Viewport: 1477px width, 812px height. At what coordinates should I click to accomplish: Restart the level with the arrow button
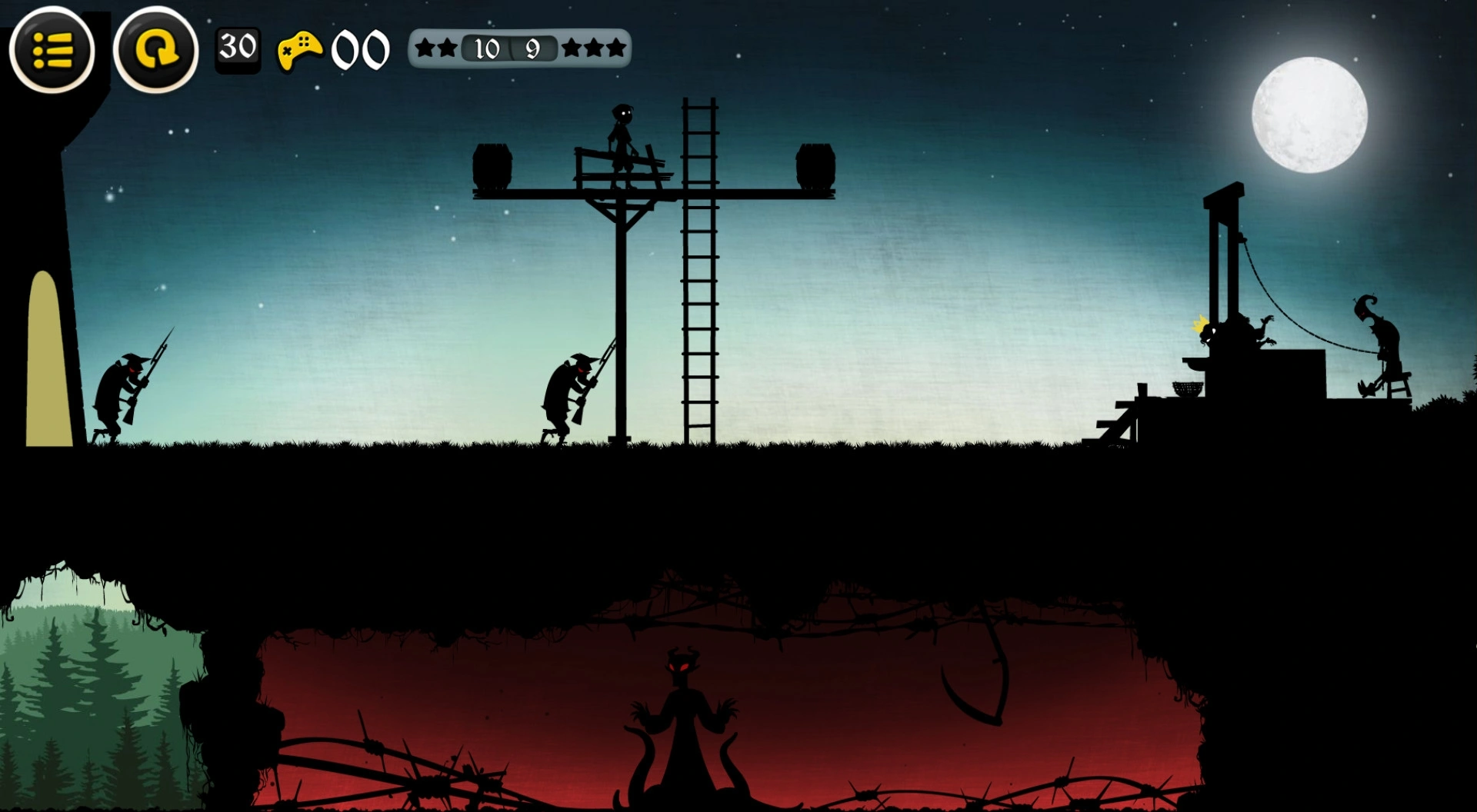coord(155,51)
